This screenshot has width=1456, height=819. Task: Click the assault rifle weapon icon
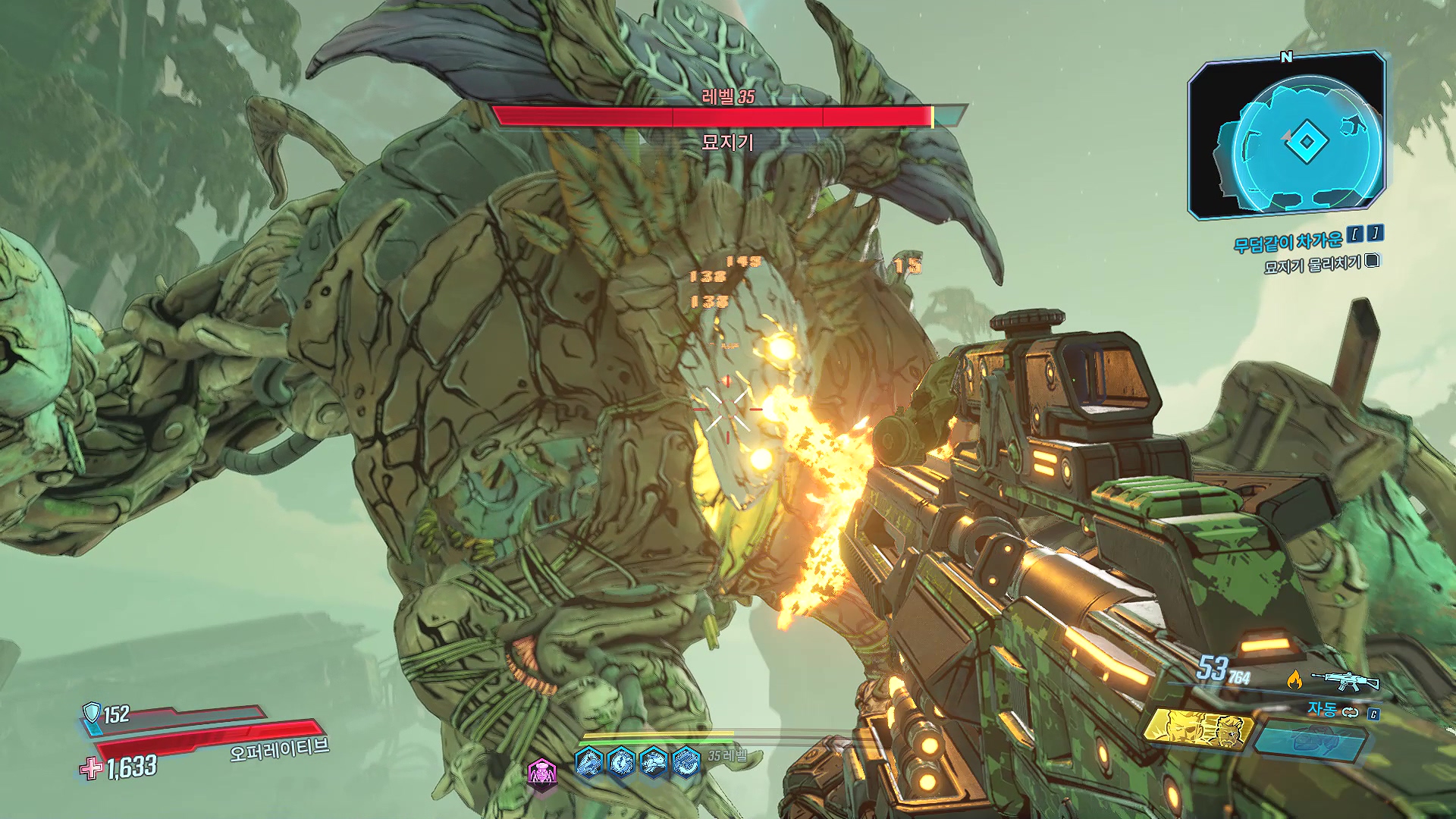pos(1345,680)
